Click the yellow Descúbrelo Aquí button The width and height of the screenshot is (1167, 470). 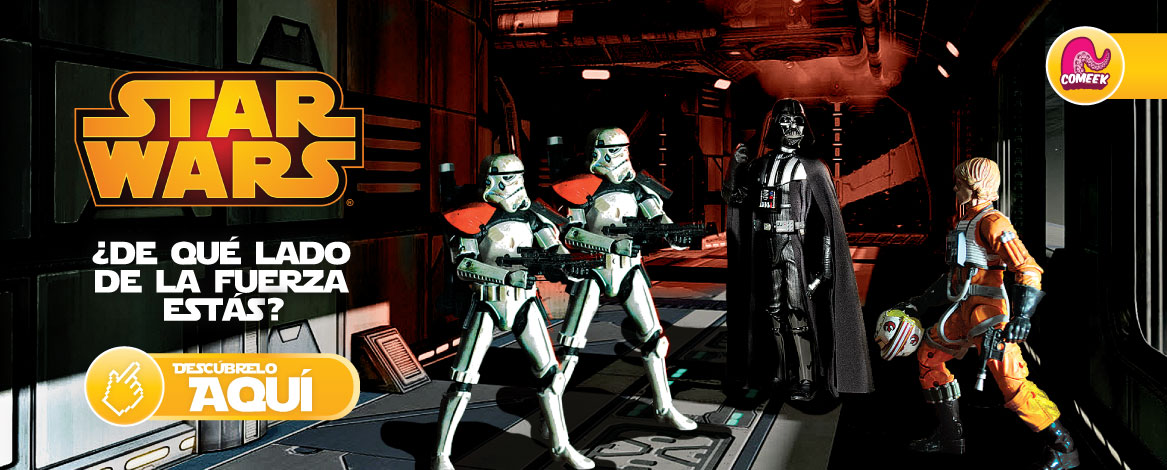point(224,385)
